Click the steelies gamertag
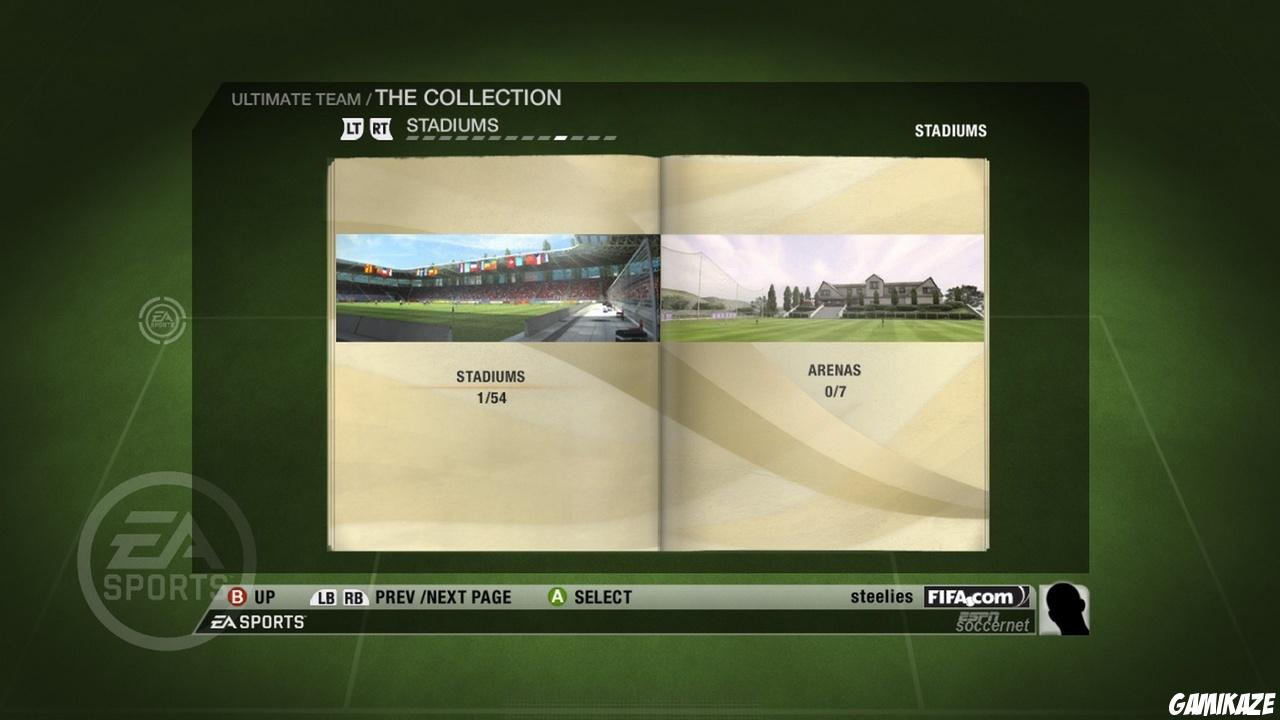1280x720 pixels. (x=881, y=596)
